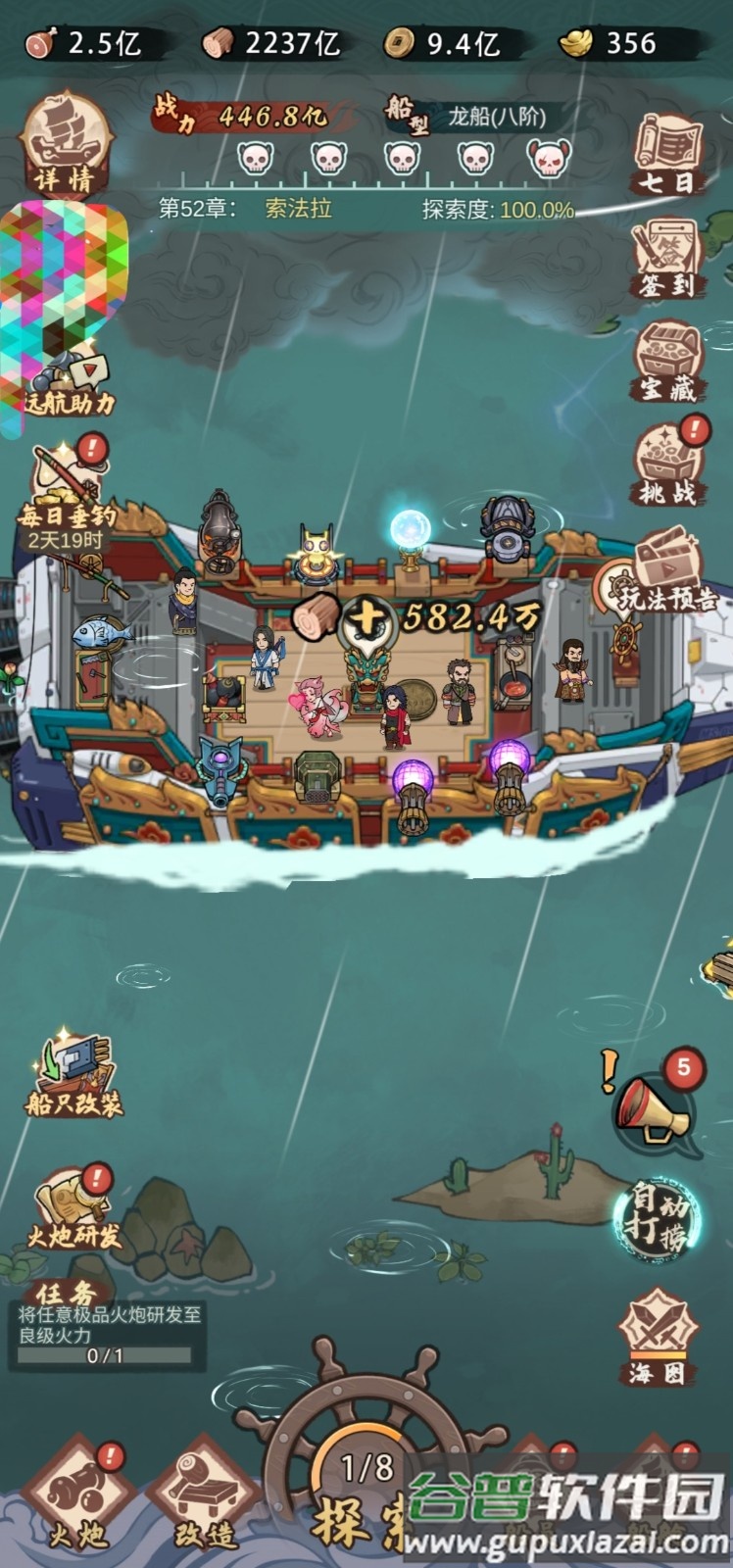The image size is (733, 1568).
Task: Open the 宝藏 treasure chest menu
Action: (x=668, y=360)
